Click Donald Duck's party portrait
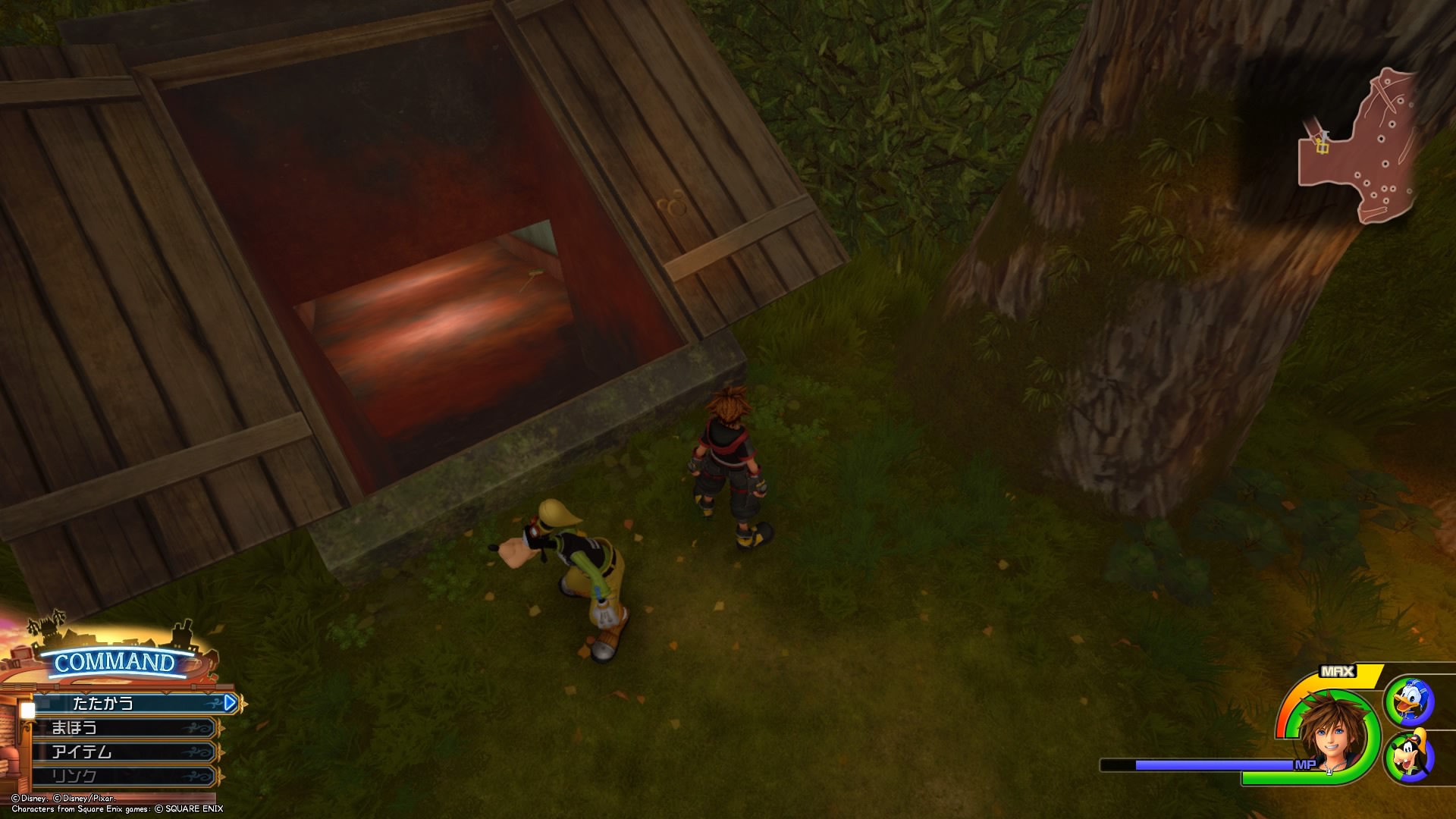Viewport: 1456px width, 819px height. click(x=1408, y=701)
